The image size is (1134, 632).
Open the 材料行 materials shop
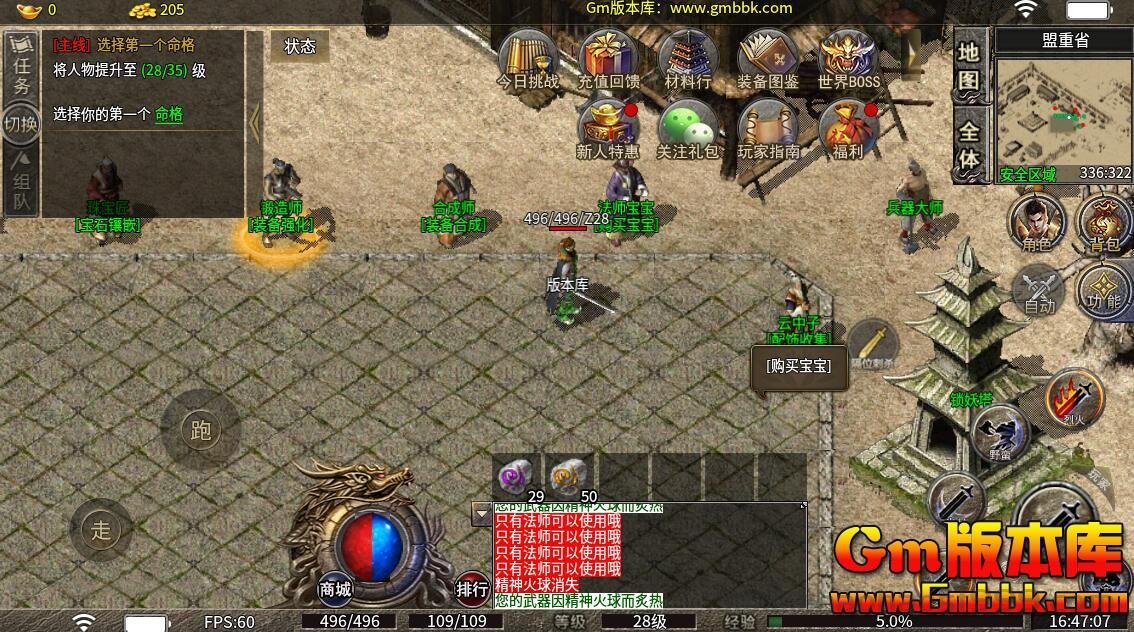coord(688,58)
